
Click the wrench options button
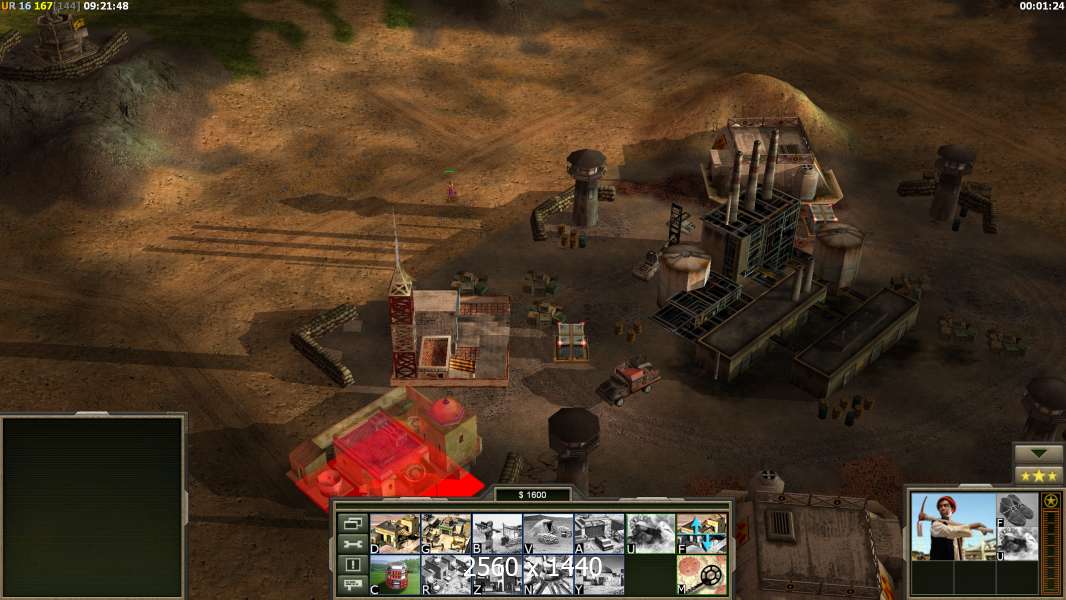point(352,544)
